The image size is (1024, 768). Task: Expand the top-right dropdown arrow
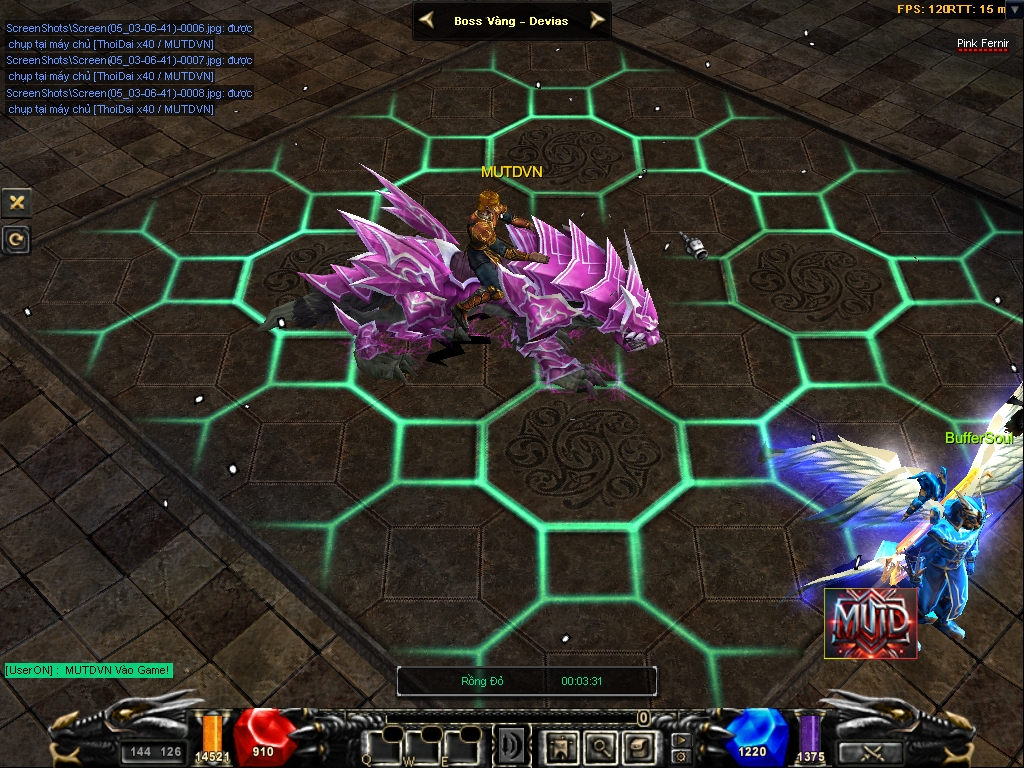pyautogui.click(x=1015, y=10)
